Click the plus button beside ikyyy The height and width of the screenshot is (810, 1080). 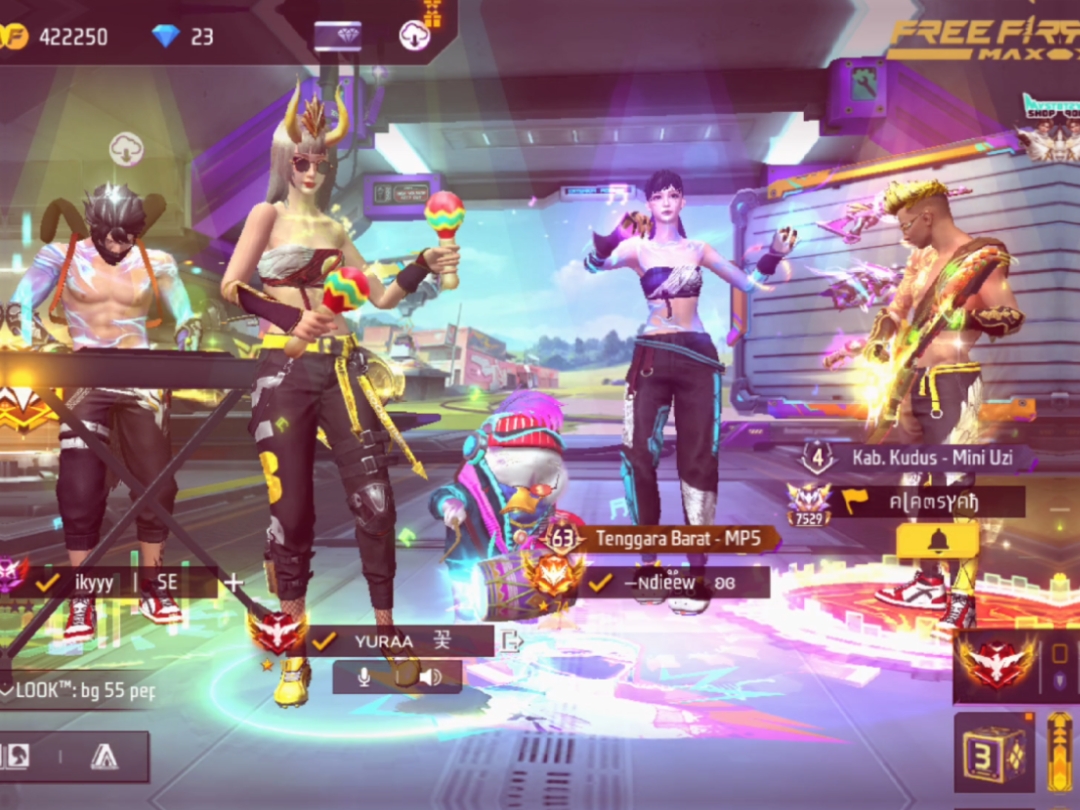pyautogui.click(x=234, y=582)
